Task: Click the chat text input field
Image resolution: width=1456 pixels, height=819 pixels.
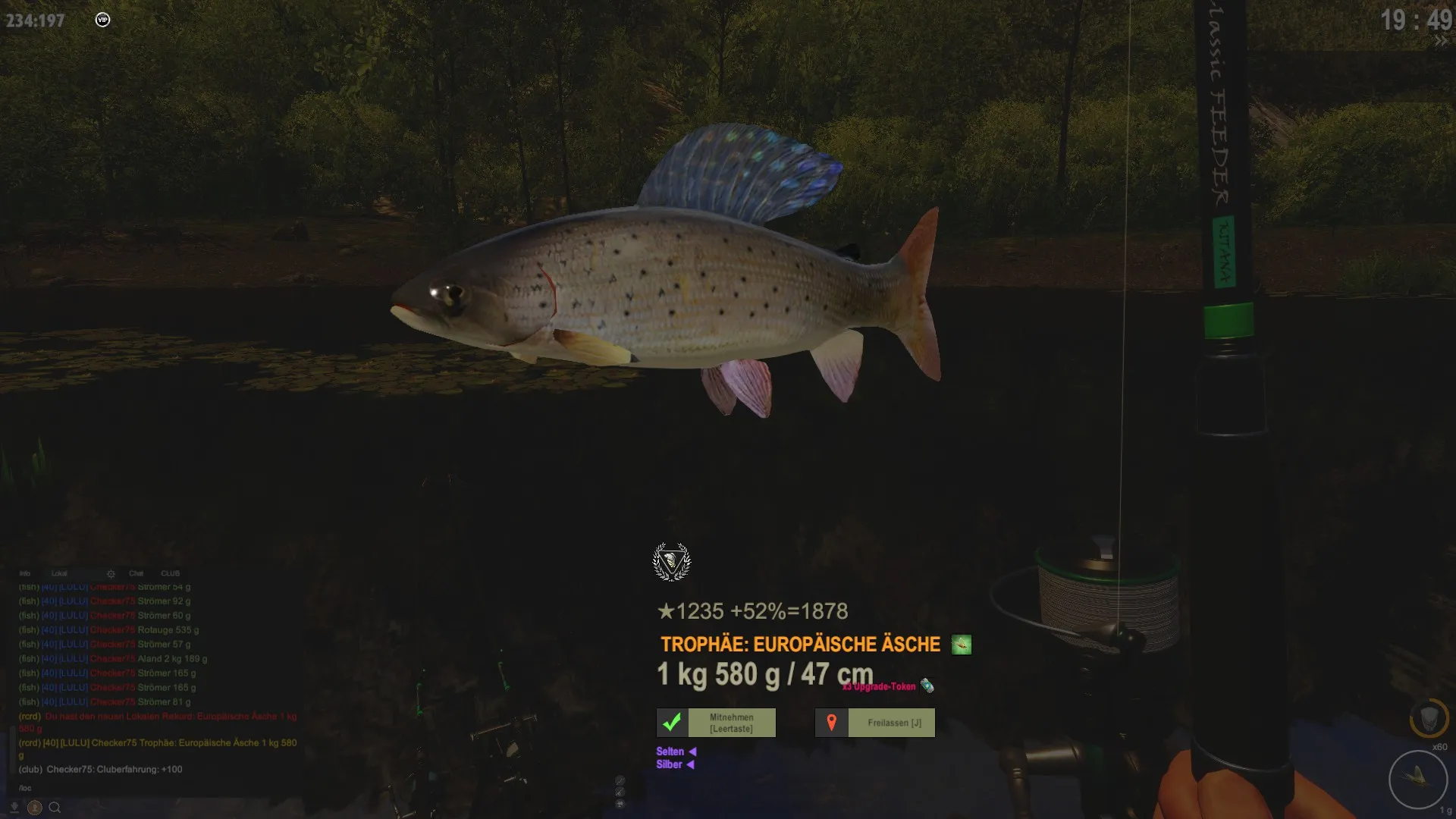Action: (x=152, y=788)
